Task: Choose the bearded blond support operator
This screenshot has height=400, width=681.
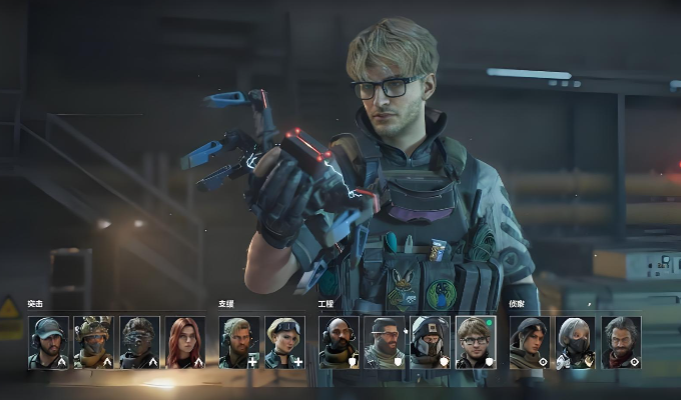Action: (x=239, y=343)
